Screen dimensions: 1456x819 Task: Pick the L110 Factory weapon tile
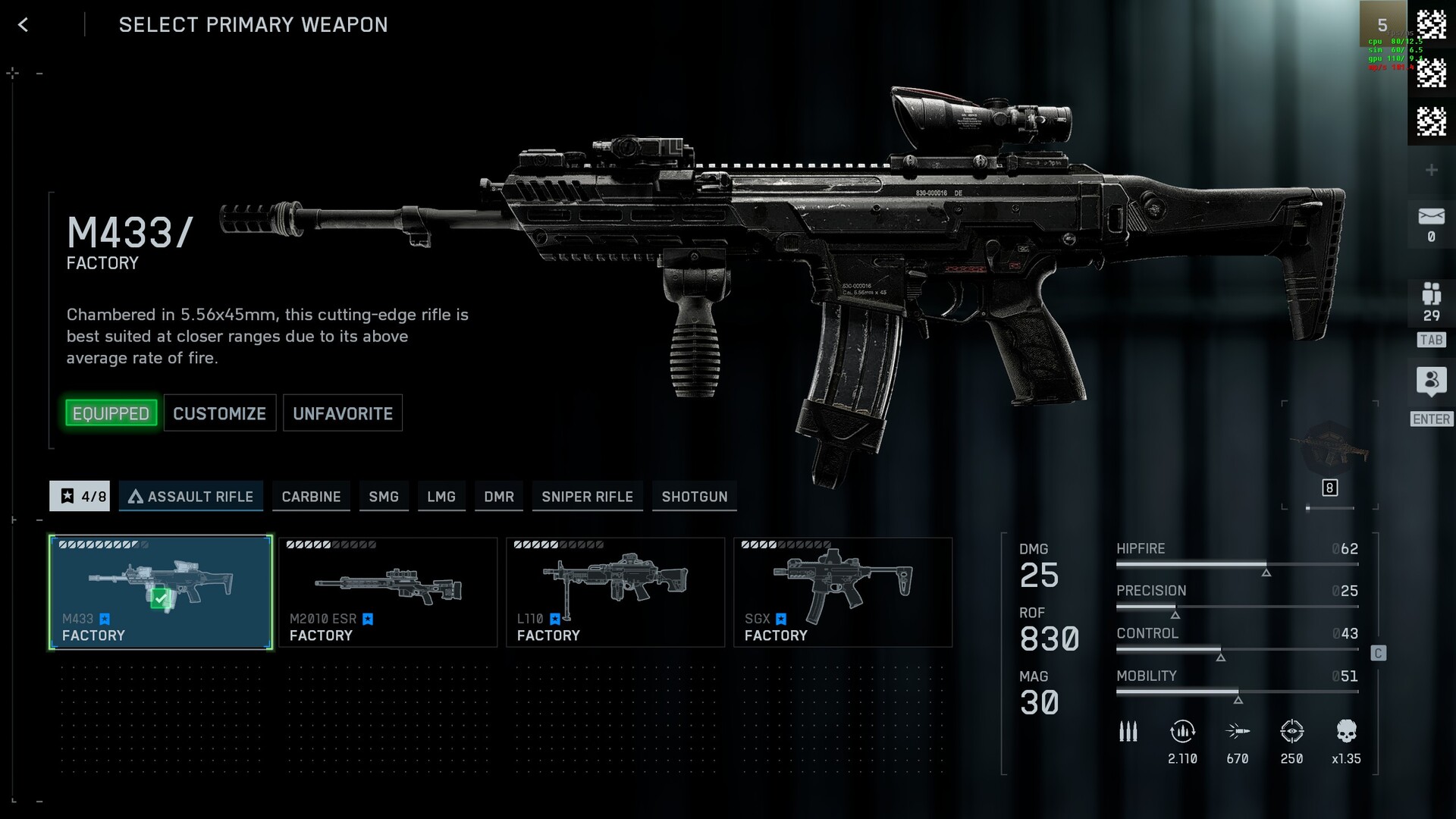[x=616, y=592]
